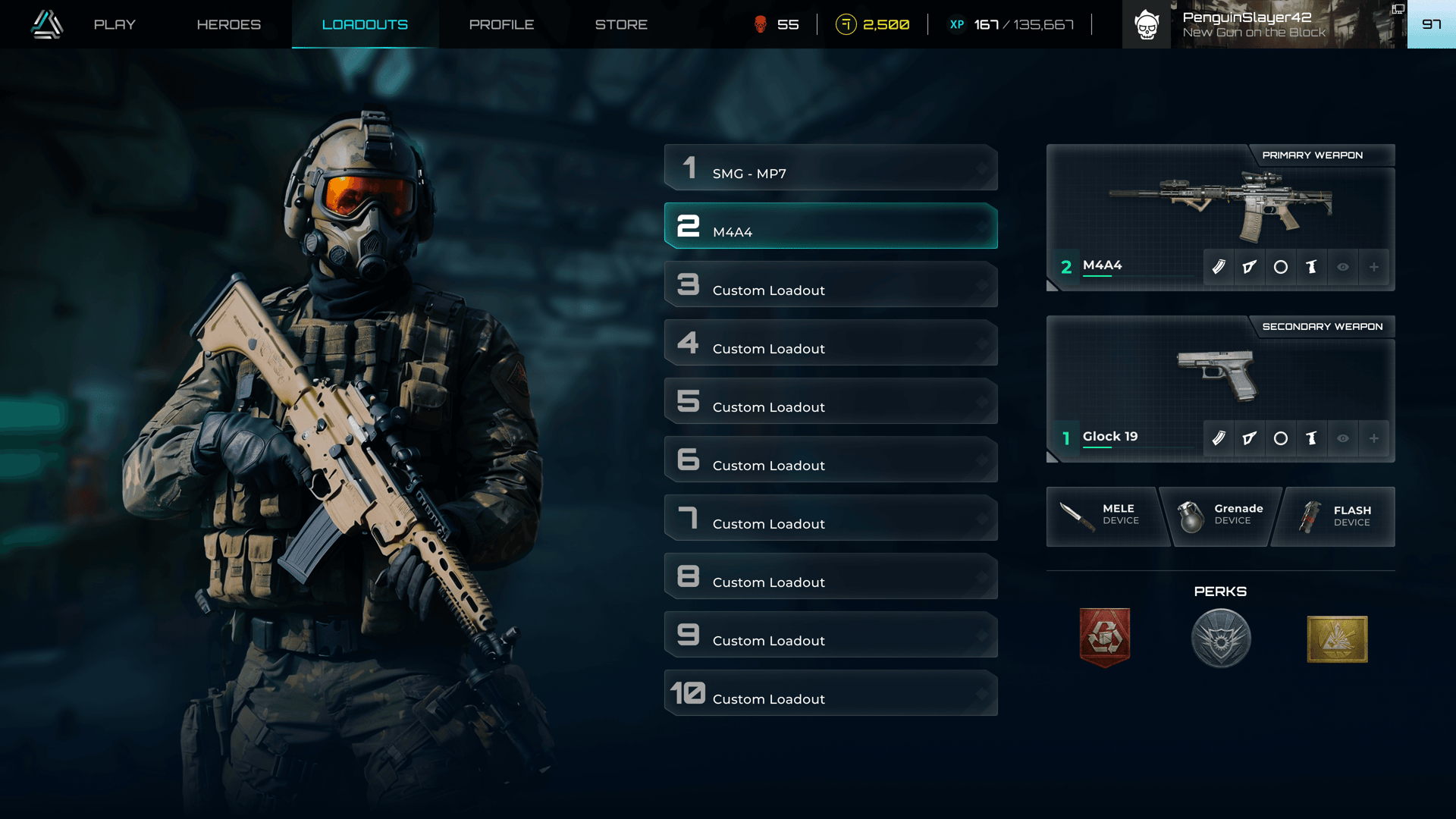Switch to the Play tab
Viewport: 1456px width, 819px height.
coord(115,24)
